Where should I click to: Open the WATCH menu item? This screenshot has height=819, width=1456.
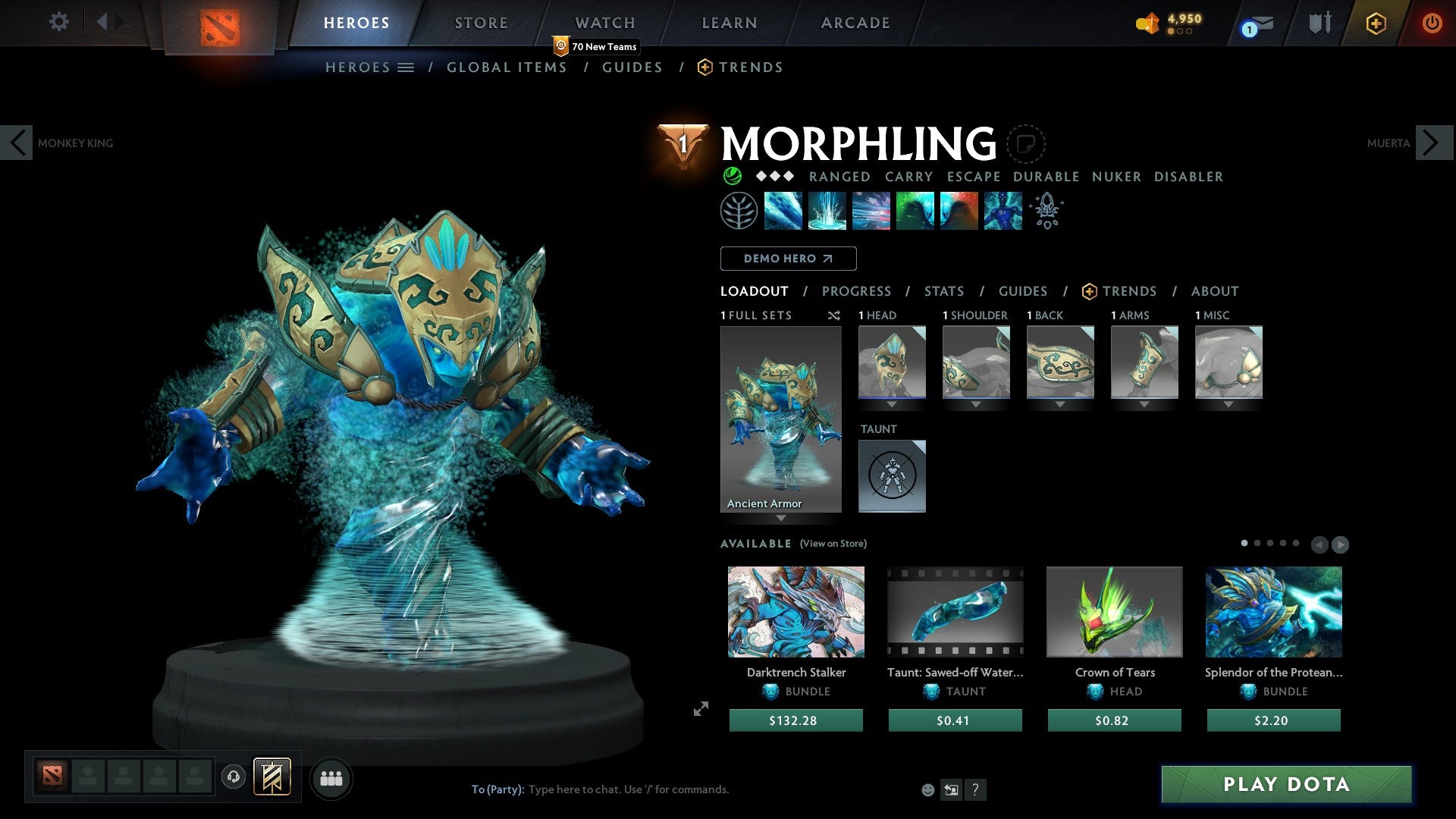(x=604, y=23)
